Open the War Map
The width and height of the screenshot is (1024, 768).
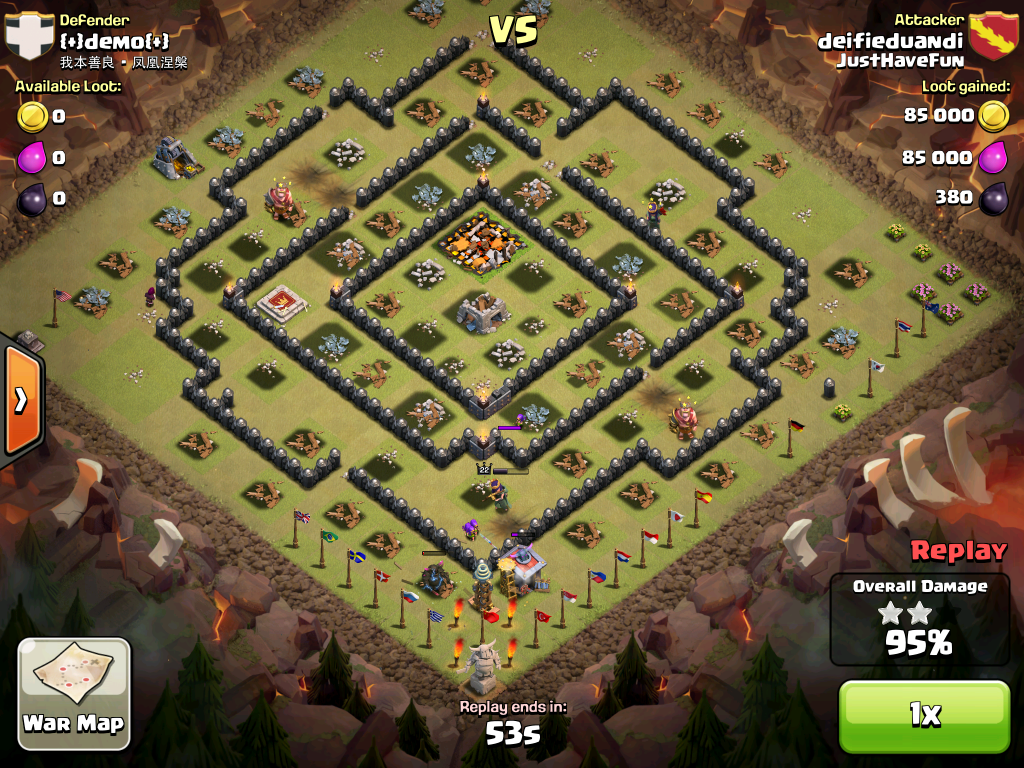point(73,690)
